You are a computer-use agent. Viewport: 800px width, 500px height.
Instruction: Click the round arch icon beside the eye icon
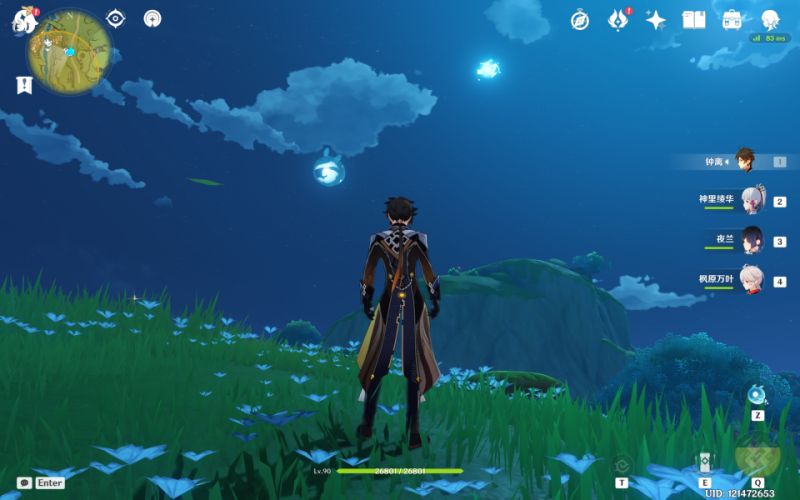coord(152,18)
